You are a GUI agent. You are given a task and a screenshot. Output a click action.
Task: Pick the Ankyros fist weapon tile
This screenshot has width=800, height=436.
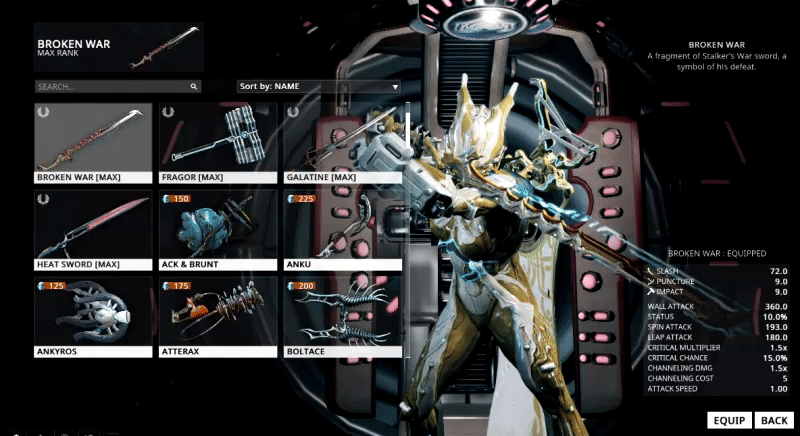coord(93,317)
